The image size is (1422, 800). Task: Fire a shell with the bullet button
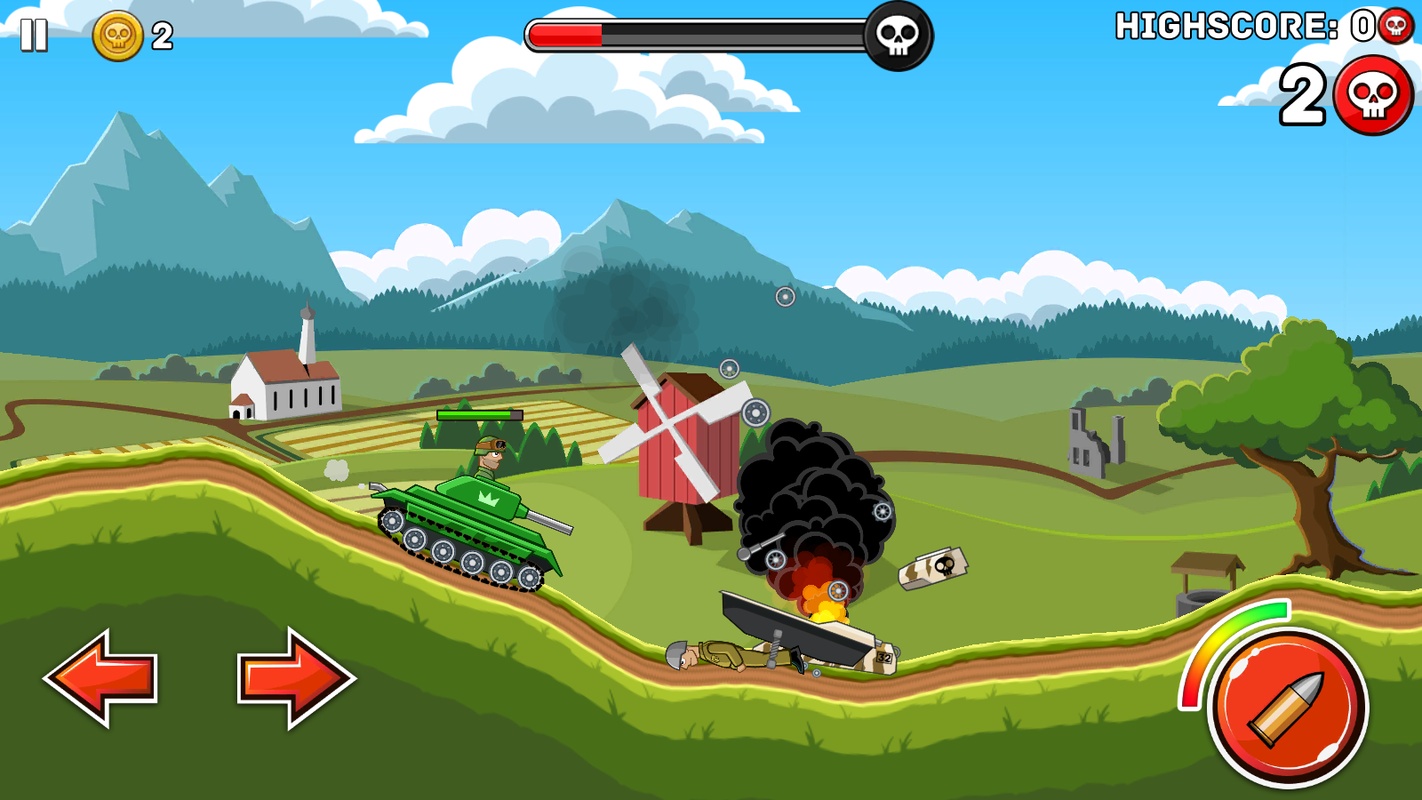pos(1288,708)
